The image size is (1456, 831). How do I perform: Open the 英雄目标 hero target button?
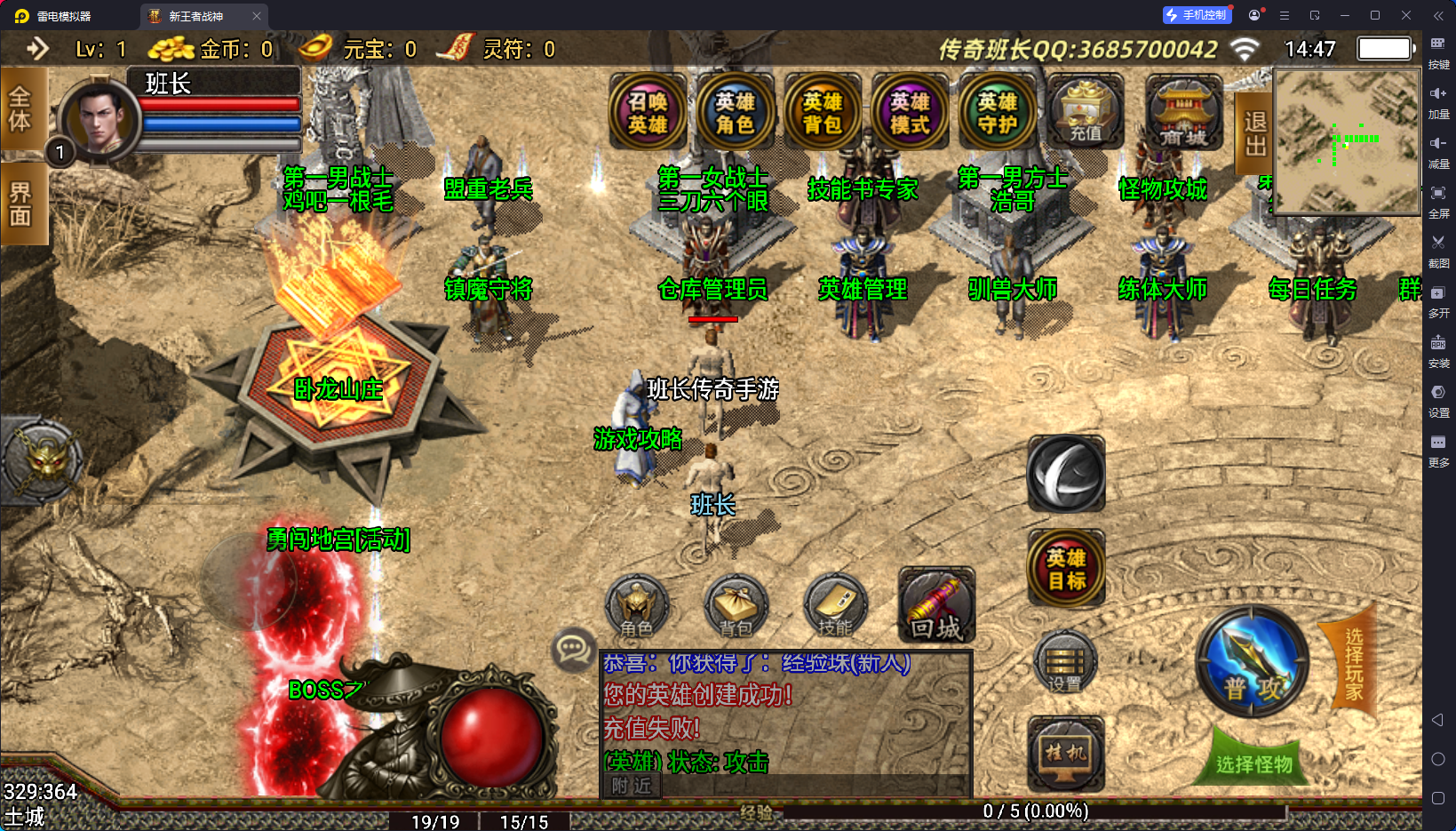1066,569
